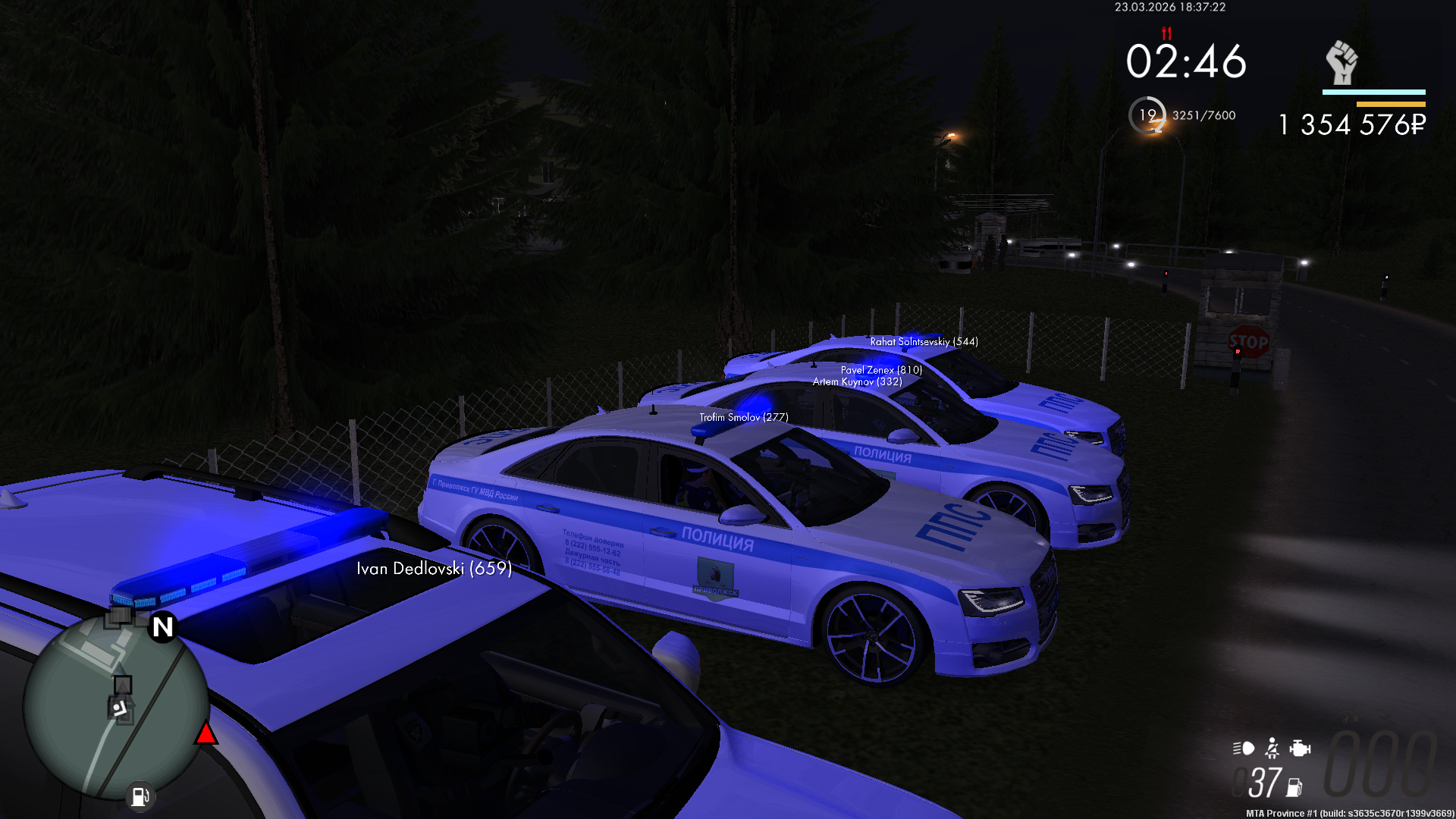Toggle the headlights indicator icon
The image size is (1456, 819).
pos(1244,748)
